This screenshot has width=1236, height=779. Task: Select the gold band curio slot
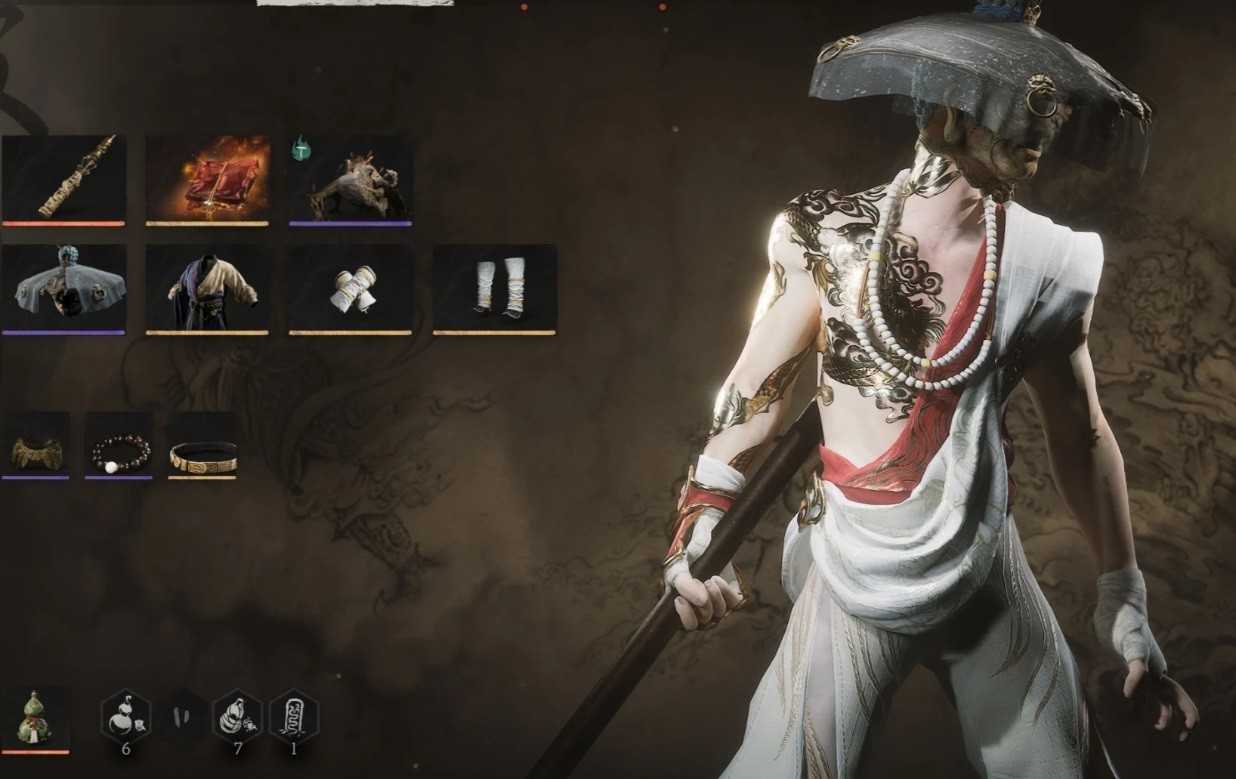coord(203,445)
